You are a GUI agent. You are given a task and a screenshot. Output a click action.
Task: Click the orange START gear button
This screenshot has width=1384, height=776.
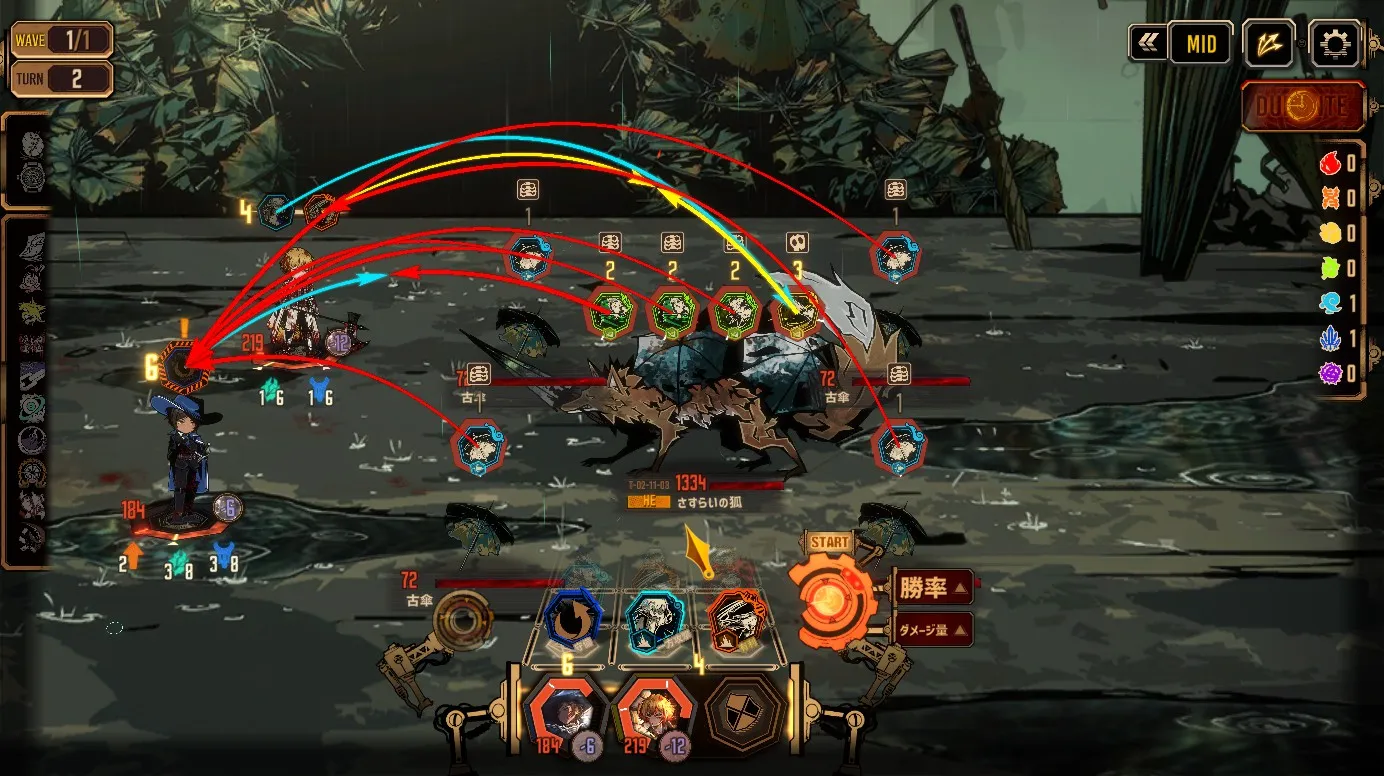829,602
